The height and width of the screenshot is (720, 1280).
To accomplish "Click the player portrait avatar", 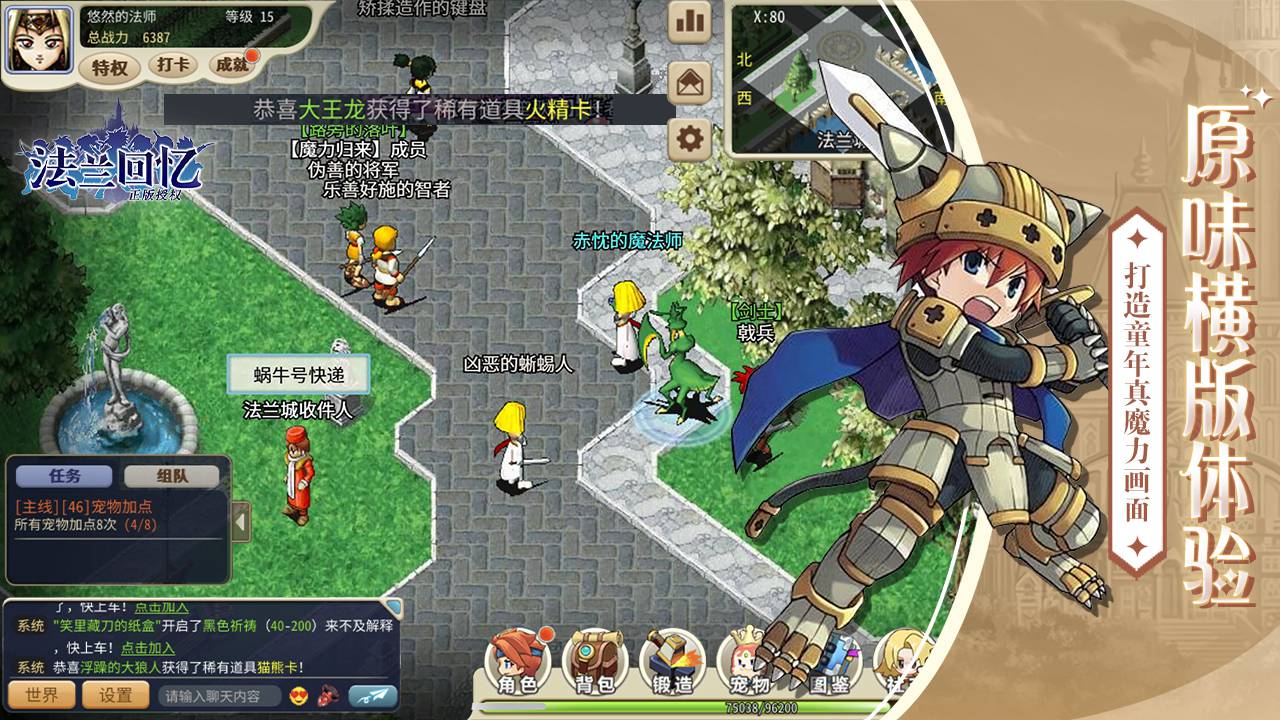I will [x=40, y=39].
